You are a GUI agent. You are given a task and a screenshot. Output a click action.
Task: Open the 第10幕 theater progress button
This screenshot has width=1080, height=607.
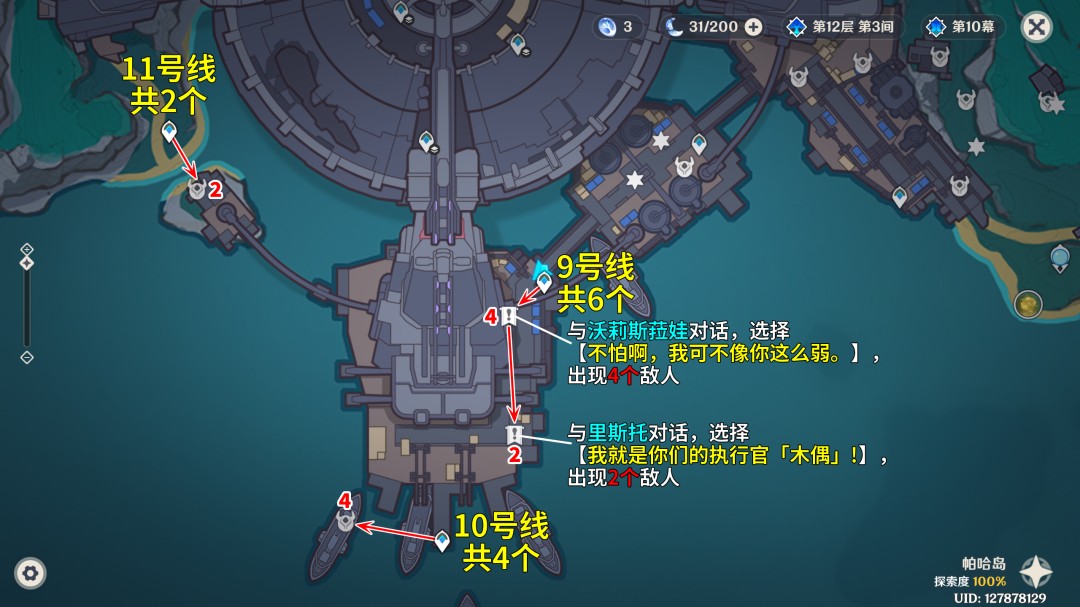pos(961,27)
